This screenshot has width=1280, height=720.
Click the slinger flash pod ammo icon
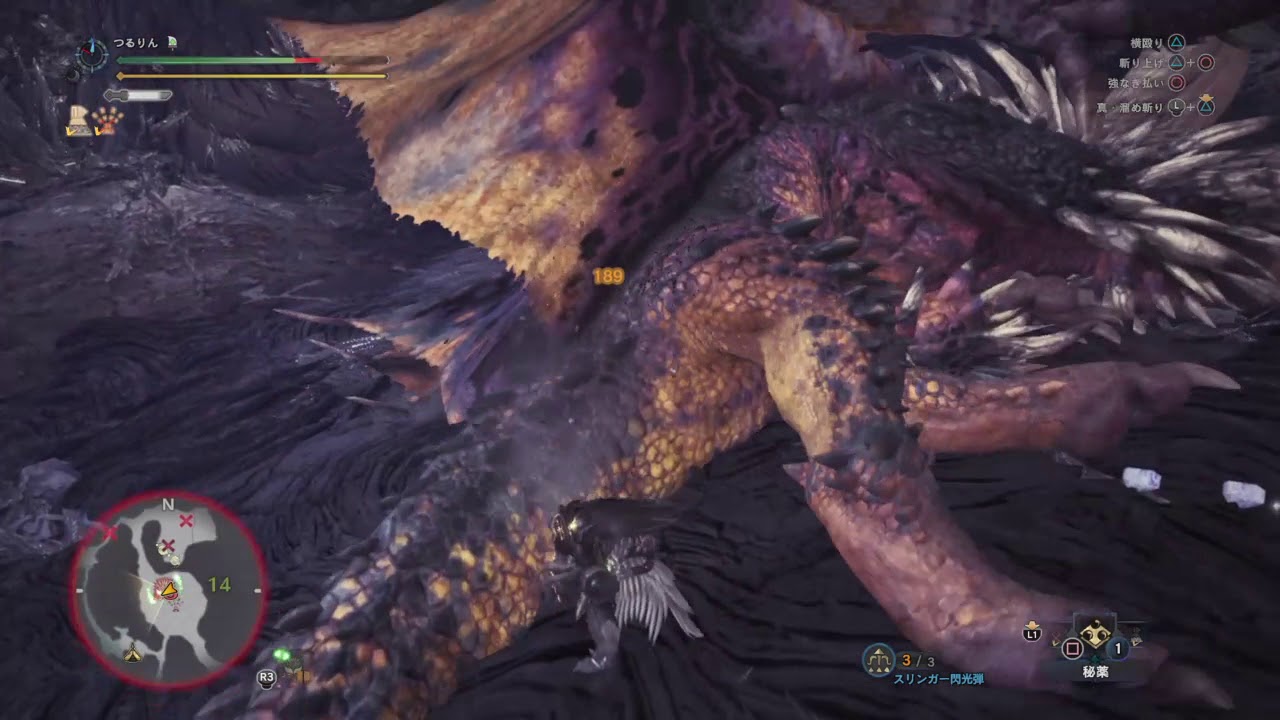(x=879, y=659)
